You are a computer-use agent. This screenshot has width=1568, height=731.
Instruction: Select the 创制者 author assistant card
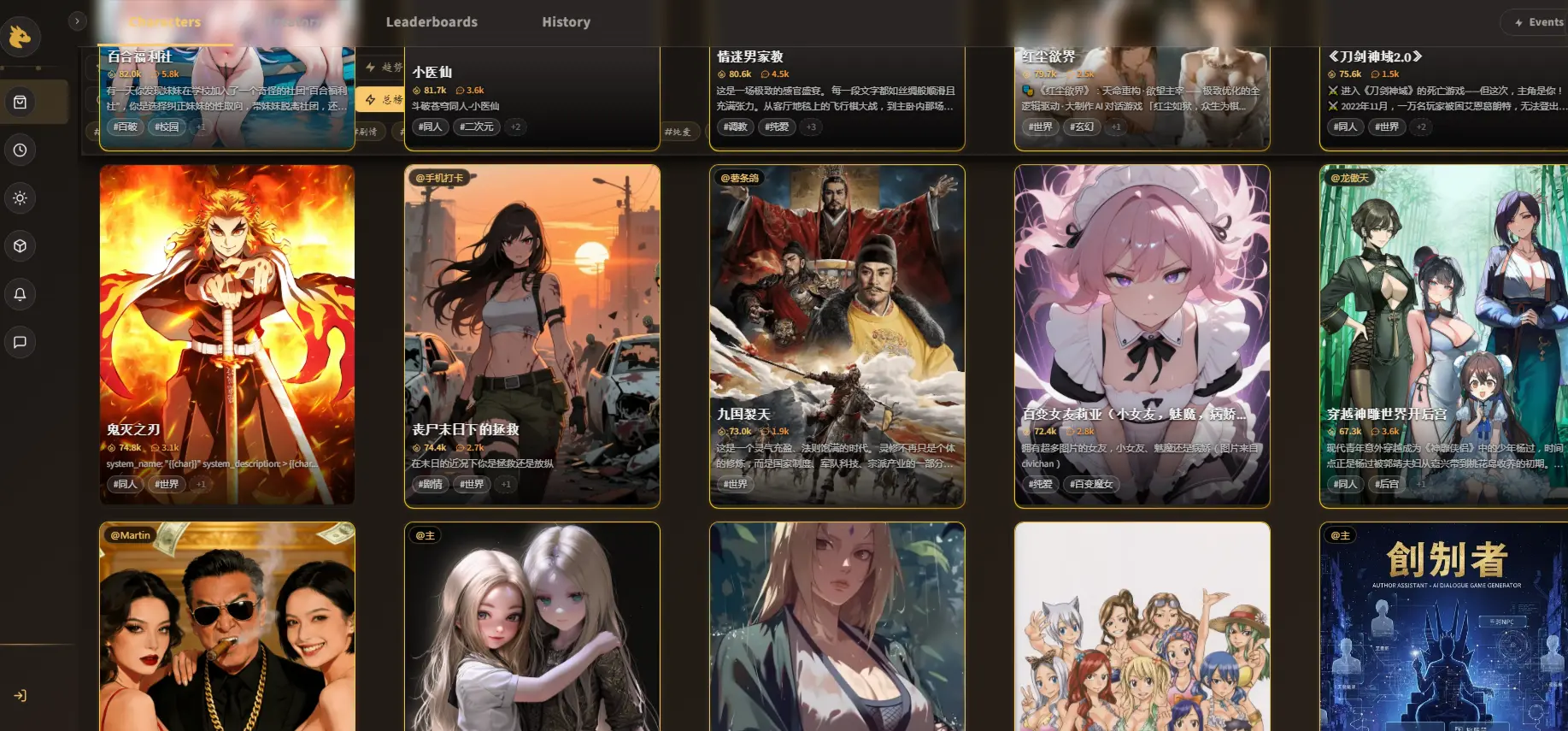(x=1444, y=626)
